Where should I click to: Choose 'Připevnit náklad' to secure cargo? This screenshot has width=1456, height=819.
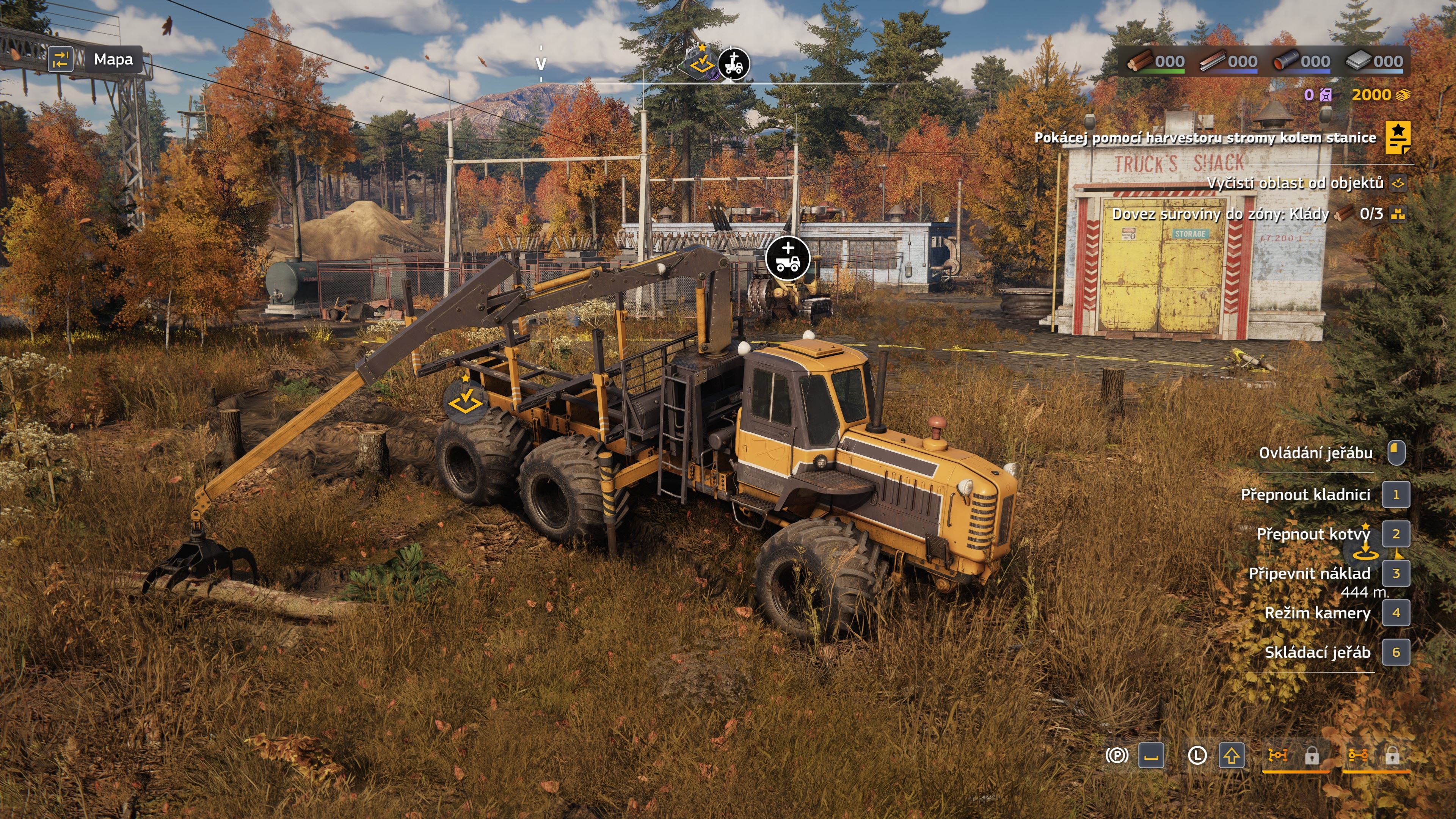point(1309,574)
